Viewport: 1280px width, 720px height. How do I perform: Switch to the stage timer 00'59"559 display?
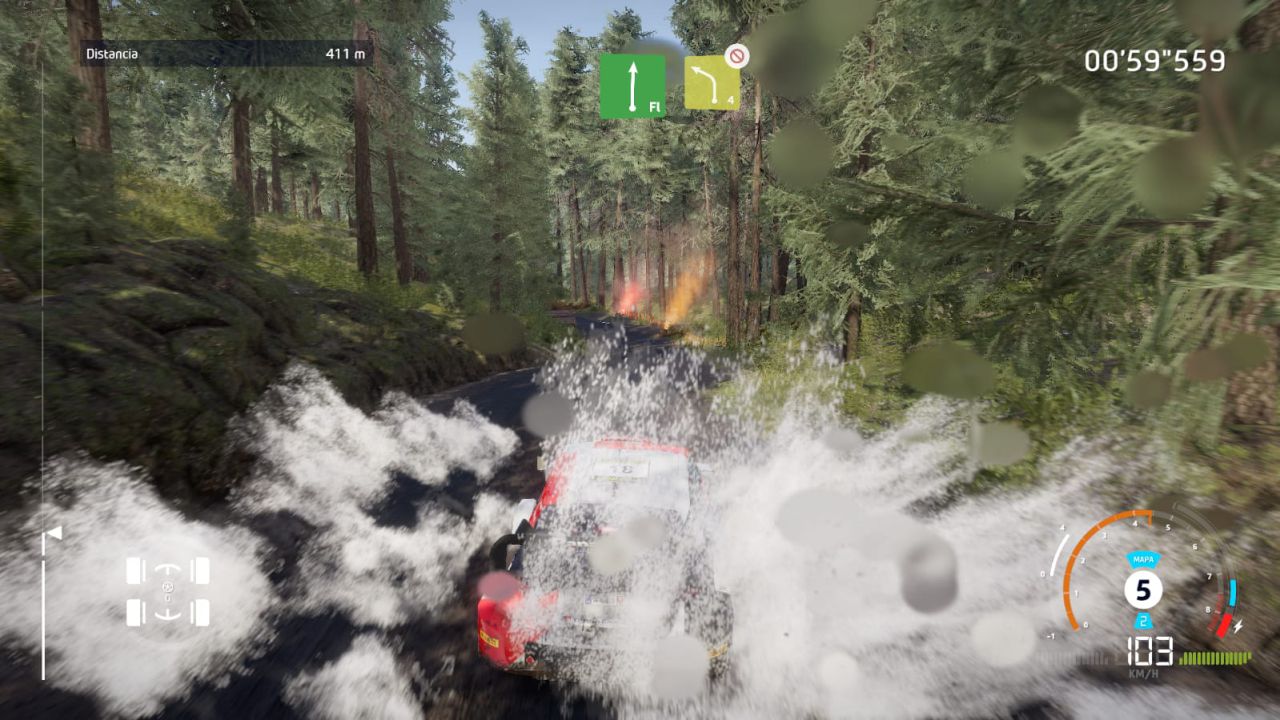click(1155, 60)
